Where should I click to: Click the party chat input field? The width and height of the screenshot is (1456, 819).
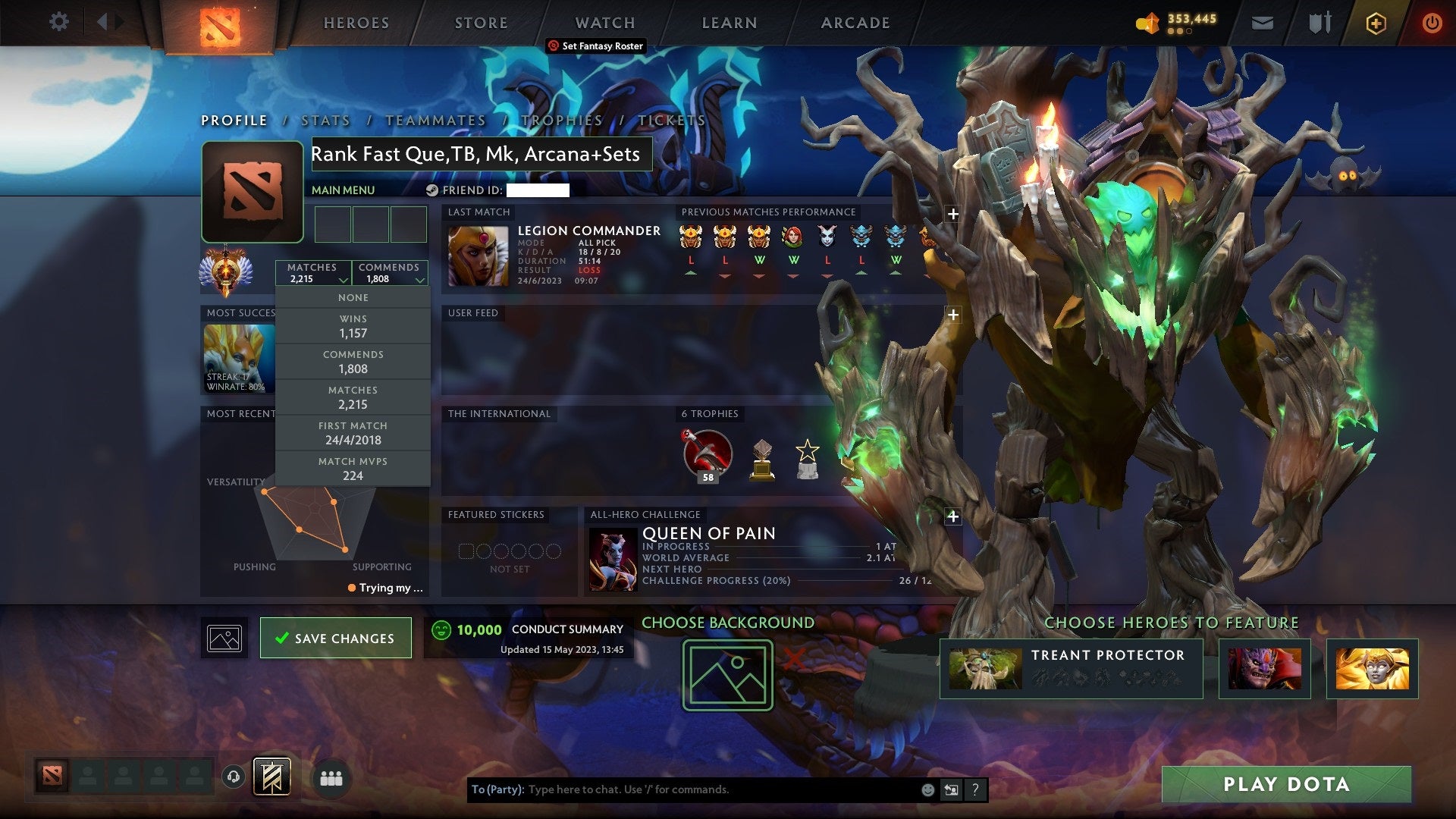click(682, 789)
